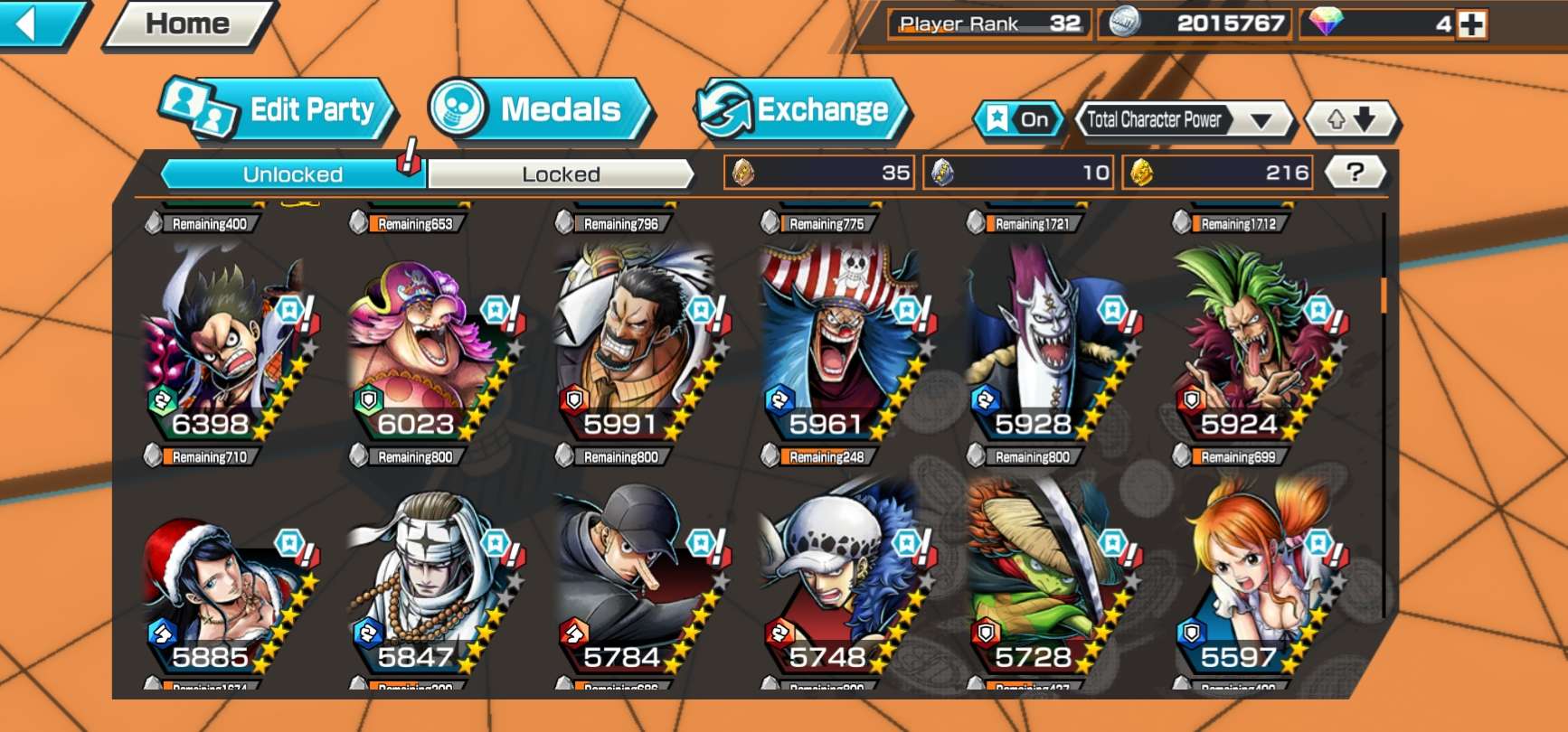Return to the Home screen

tap(188, 24)
